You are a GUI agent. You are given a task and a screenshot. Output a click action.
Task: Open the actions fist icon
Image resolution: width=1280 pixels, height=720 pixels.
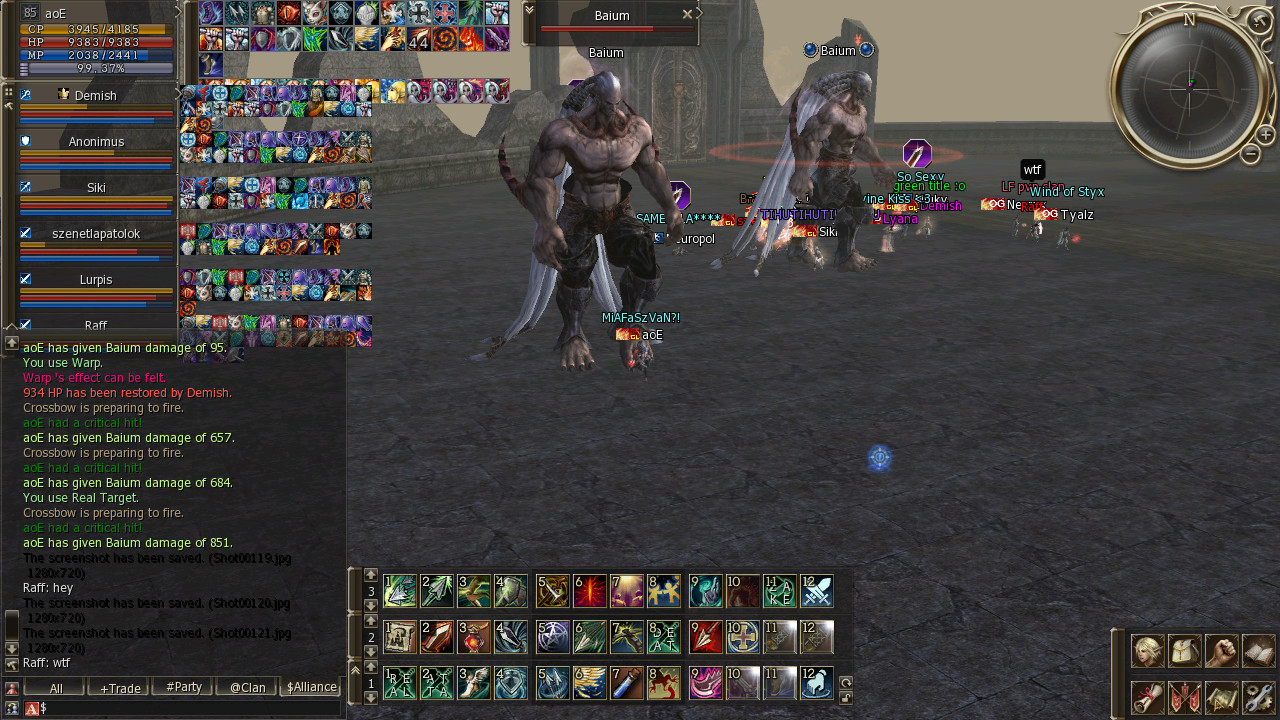click(x=1222, y=651)
